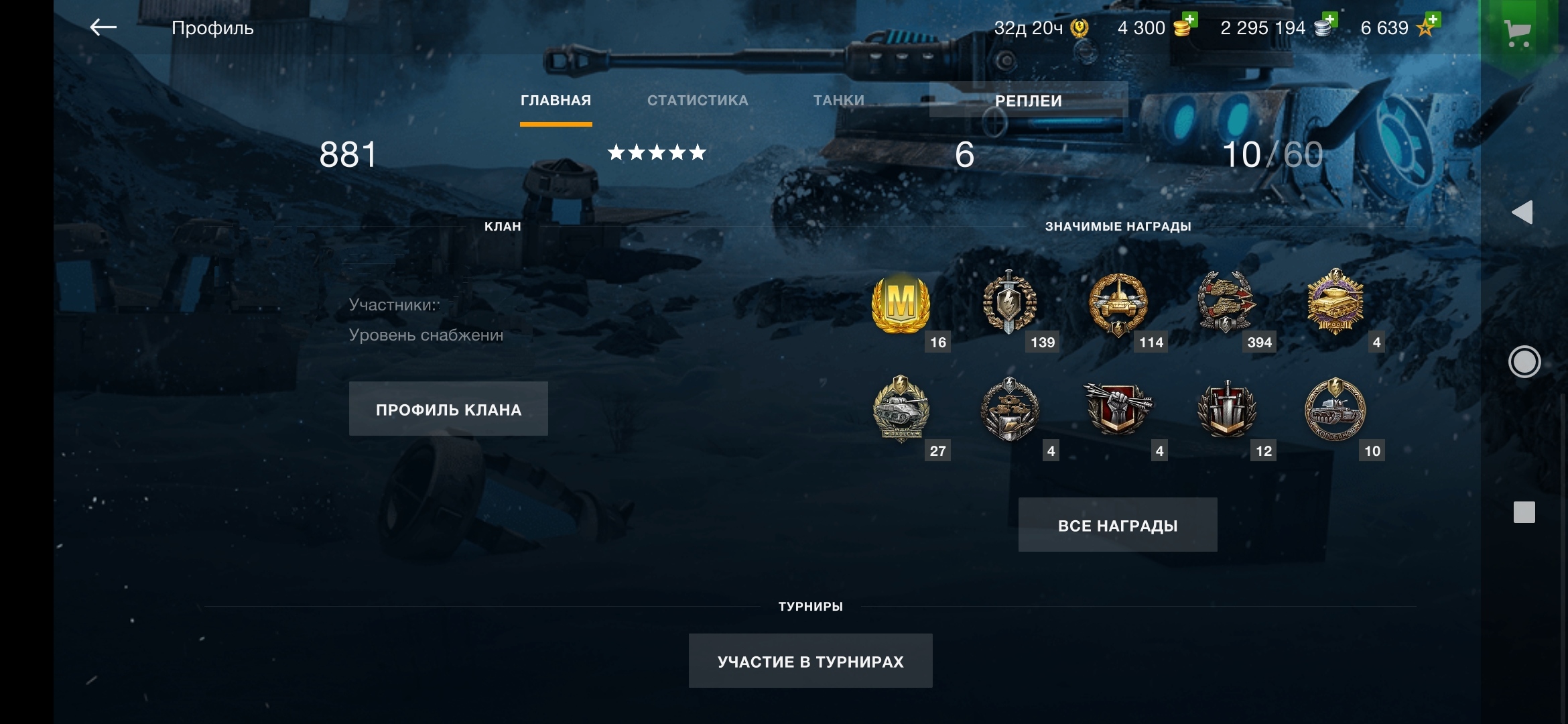The image size is (1568, 724).
Task: Switch to the Статистика tab
Action: point(698,101)
